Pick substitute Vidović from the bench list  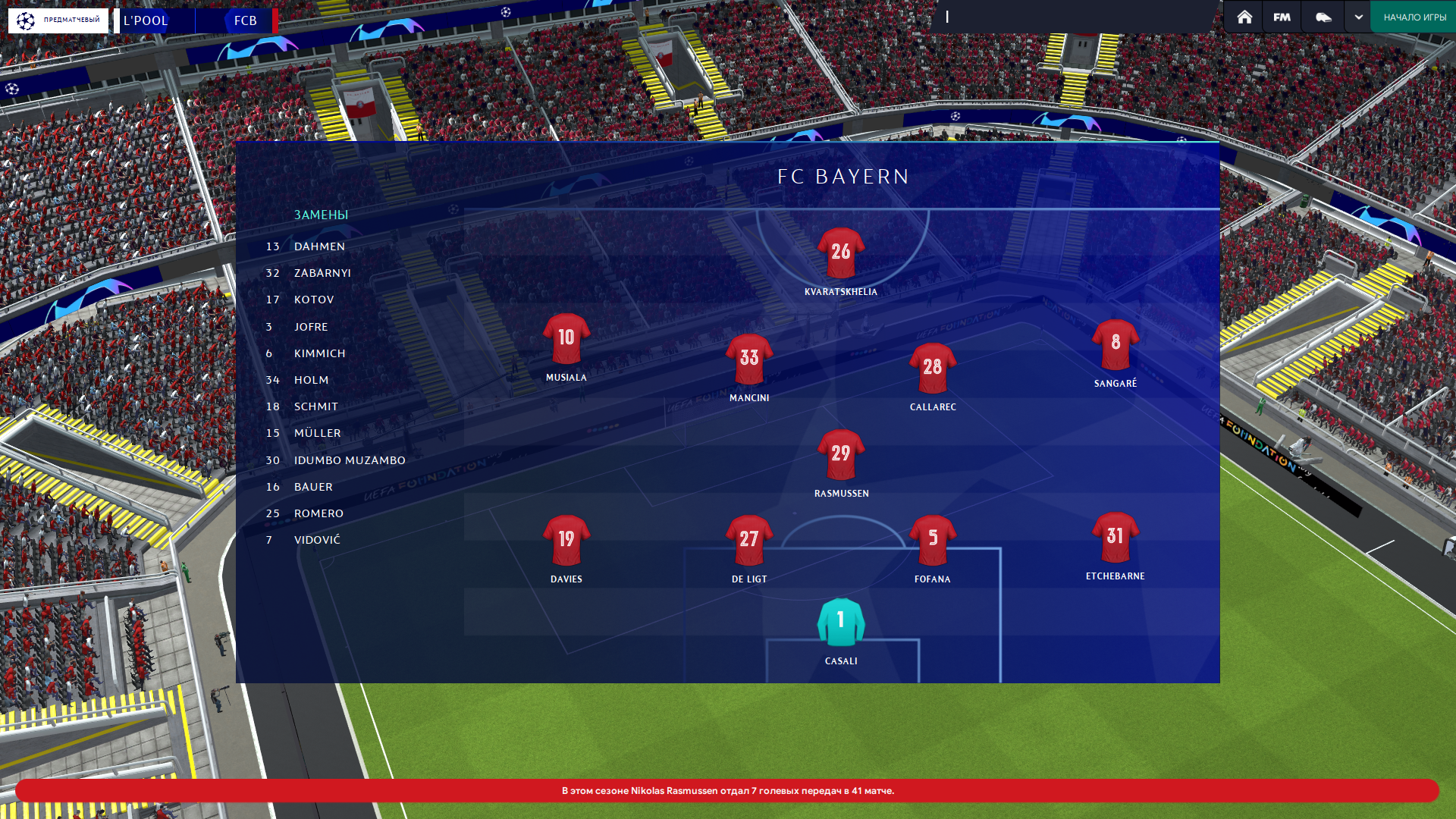[x=317, y=540]
